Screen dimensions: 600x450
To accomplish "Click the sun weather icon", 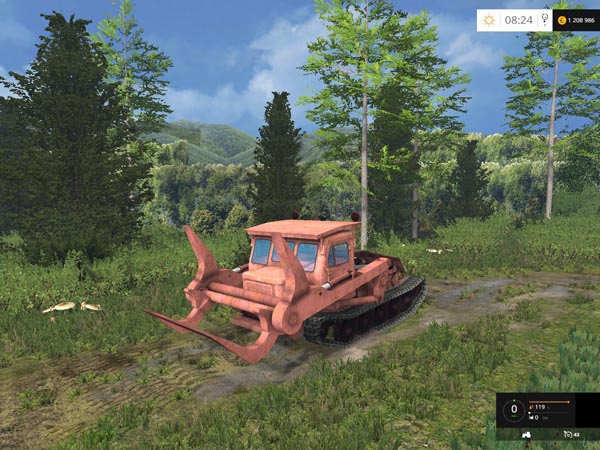I will click(x=489, y=19).
